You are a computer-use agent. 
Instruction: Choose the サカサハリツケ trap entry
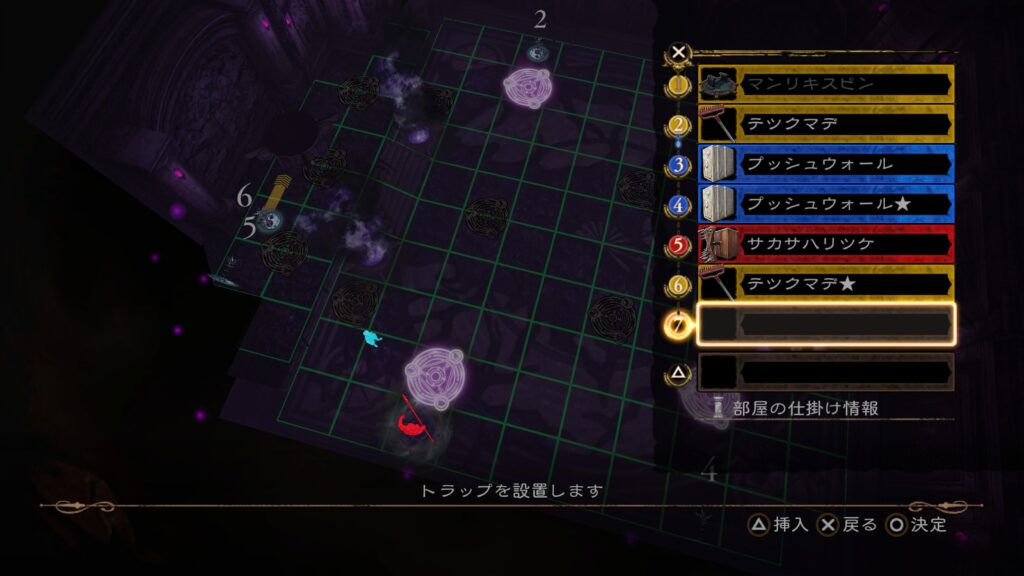(x=825, y=244)
